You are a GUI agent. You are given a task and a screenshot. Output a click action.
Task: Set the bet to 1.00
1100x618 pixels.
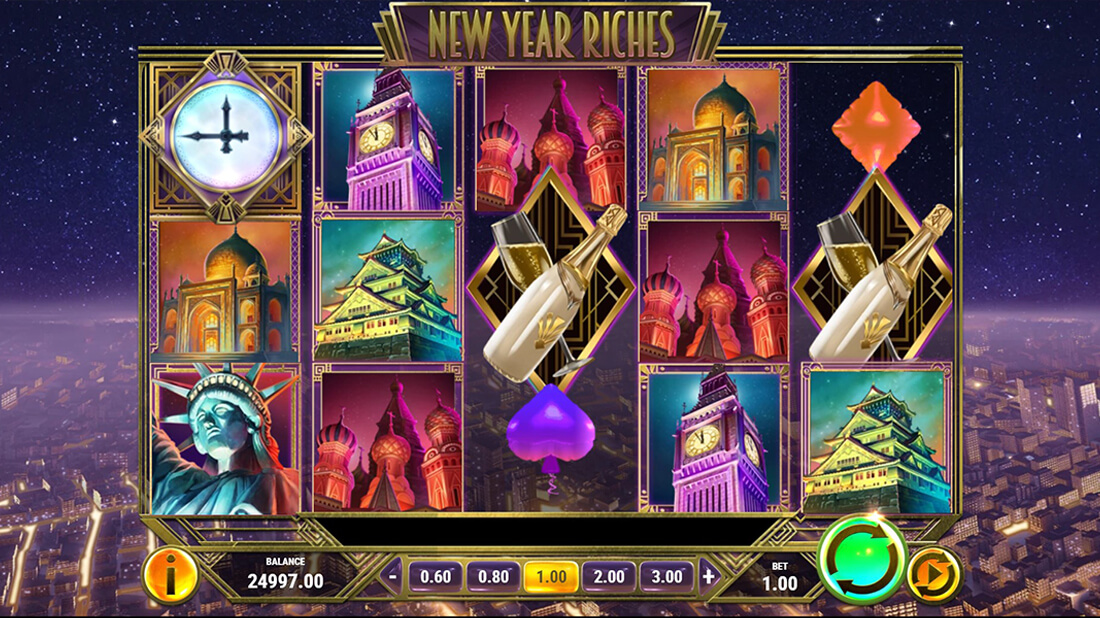click(551, 577)
